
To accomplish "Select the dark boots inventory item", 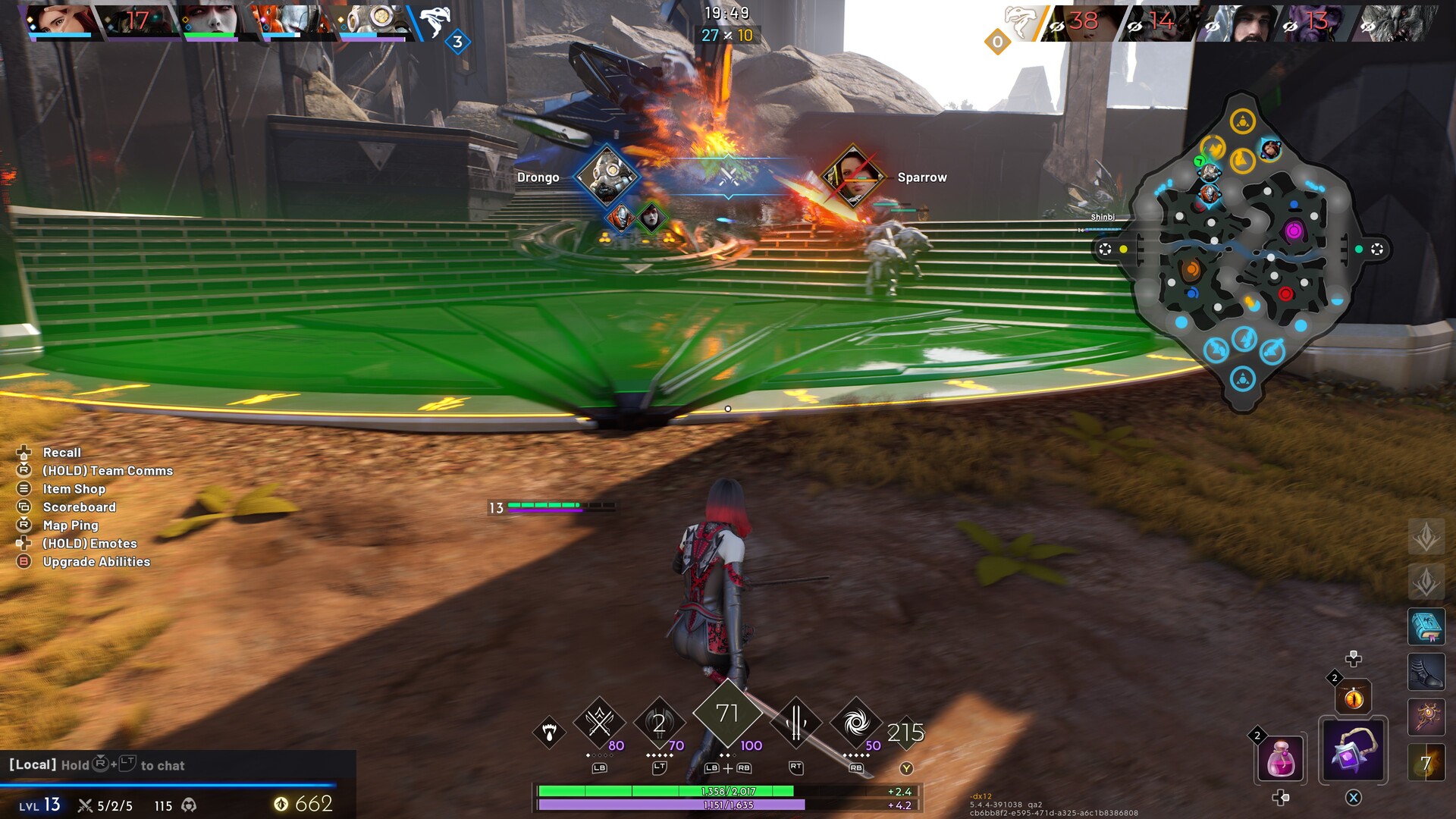I will 1426,672.
